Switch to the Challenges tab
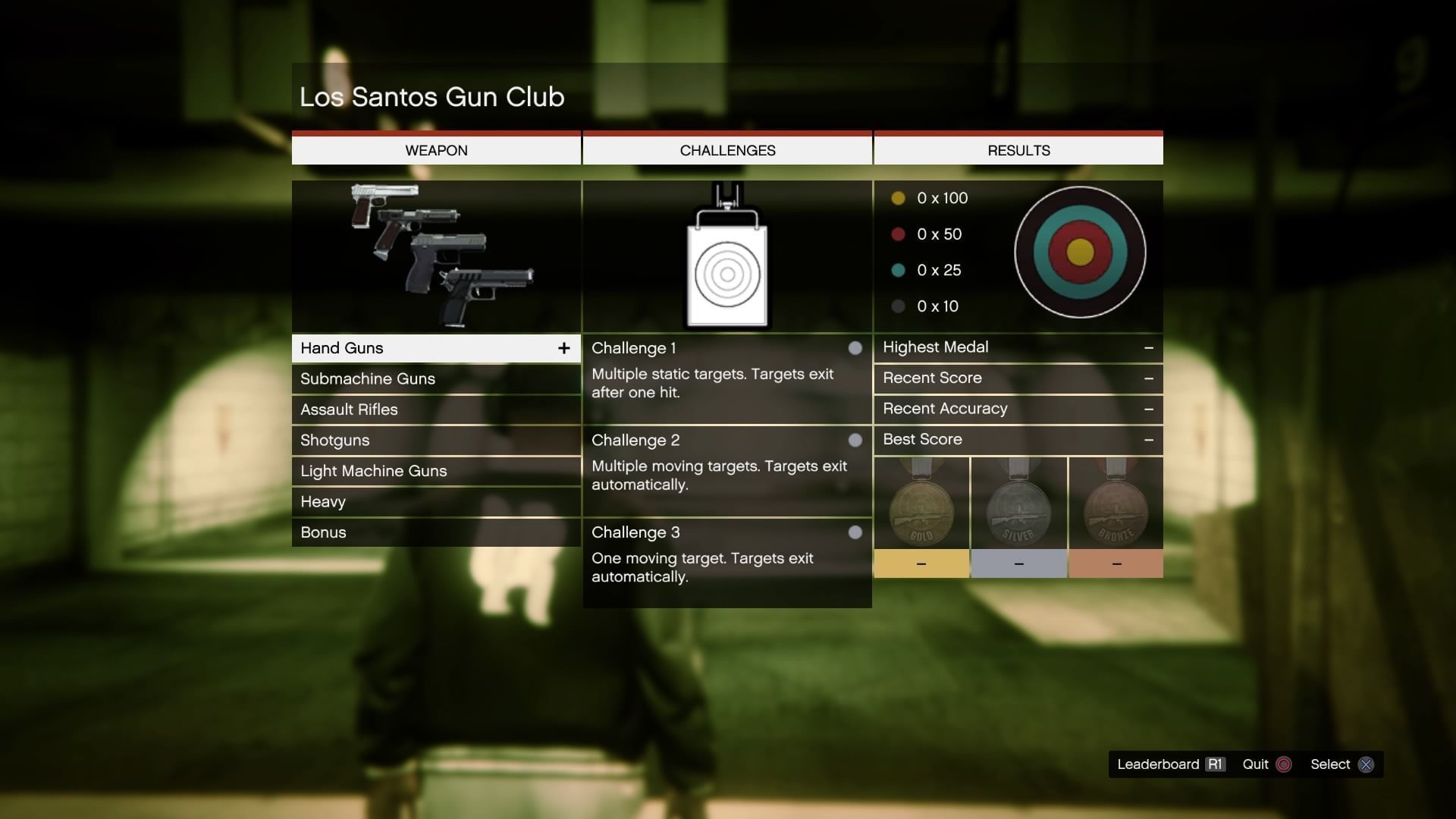Viewport: 1456px width, 819px height. click(727, 149)
